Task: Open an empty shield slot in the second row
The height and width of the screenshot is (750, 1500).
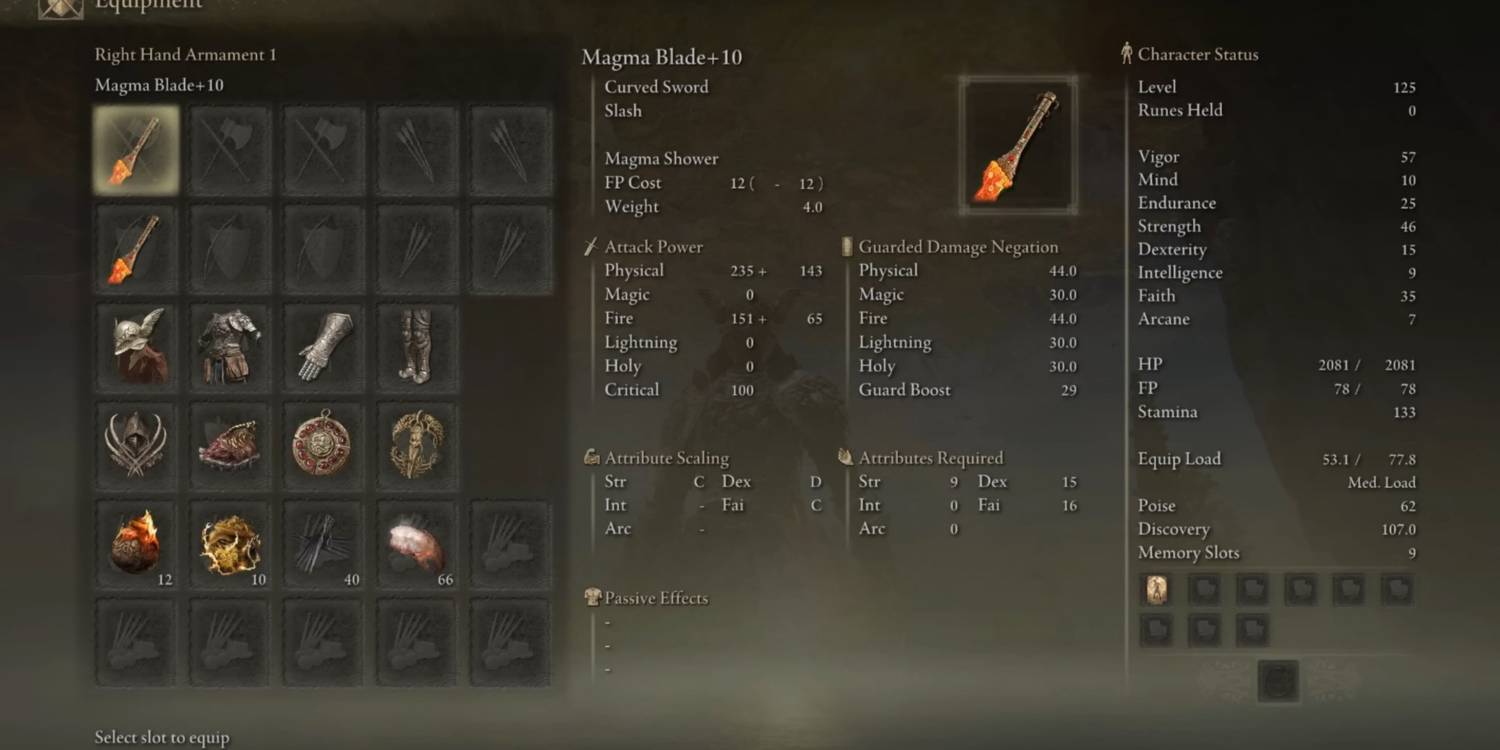Action: coord(228,247)
